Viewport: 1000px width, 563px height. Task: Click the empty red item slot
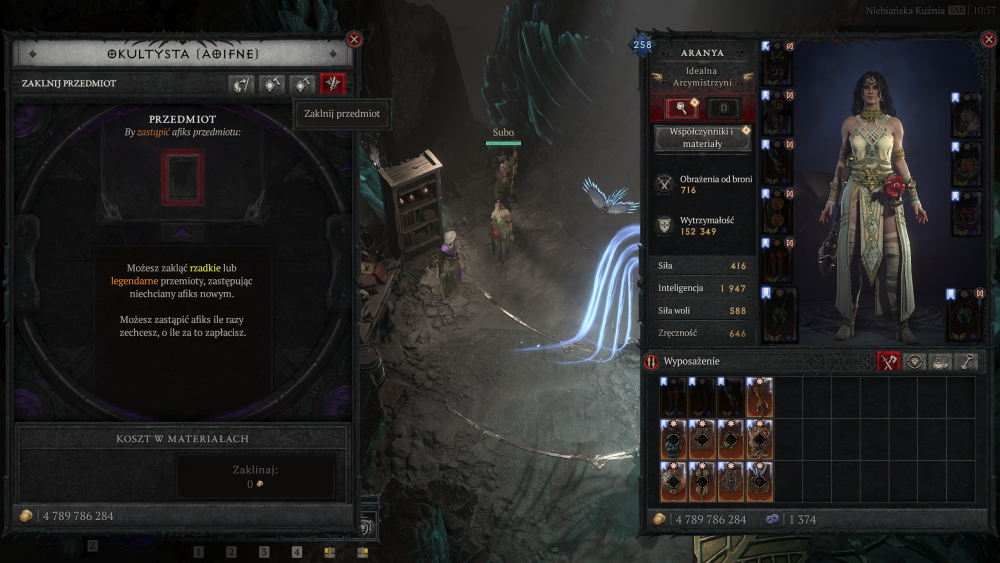point(183,178)
